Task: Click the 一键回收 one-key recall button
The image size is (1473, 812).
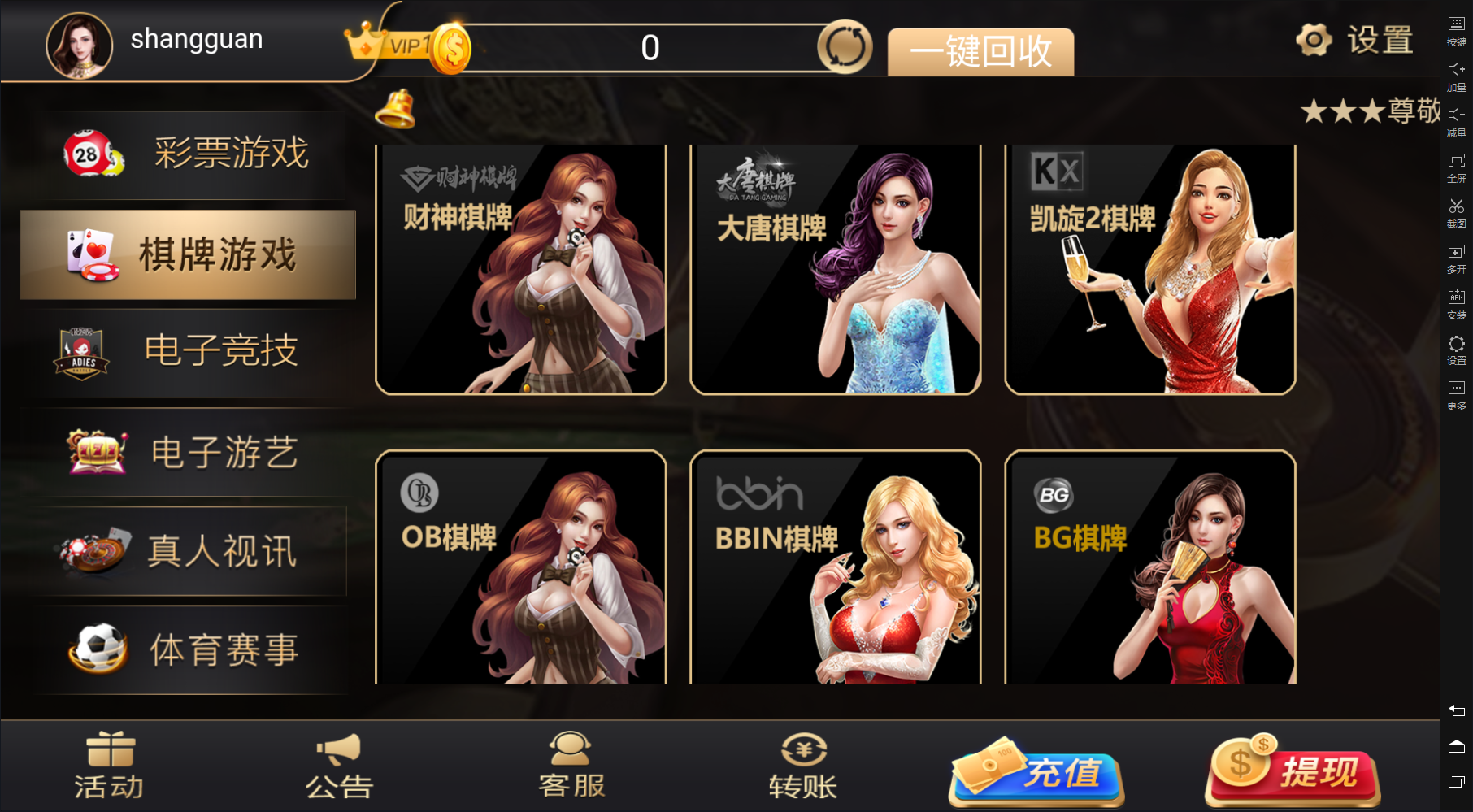Action: pos(980,52)
